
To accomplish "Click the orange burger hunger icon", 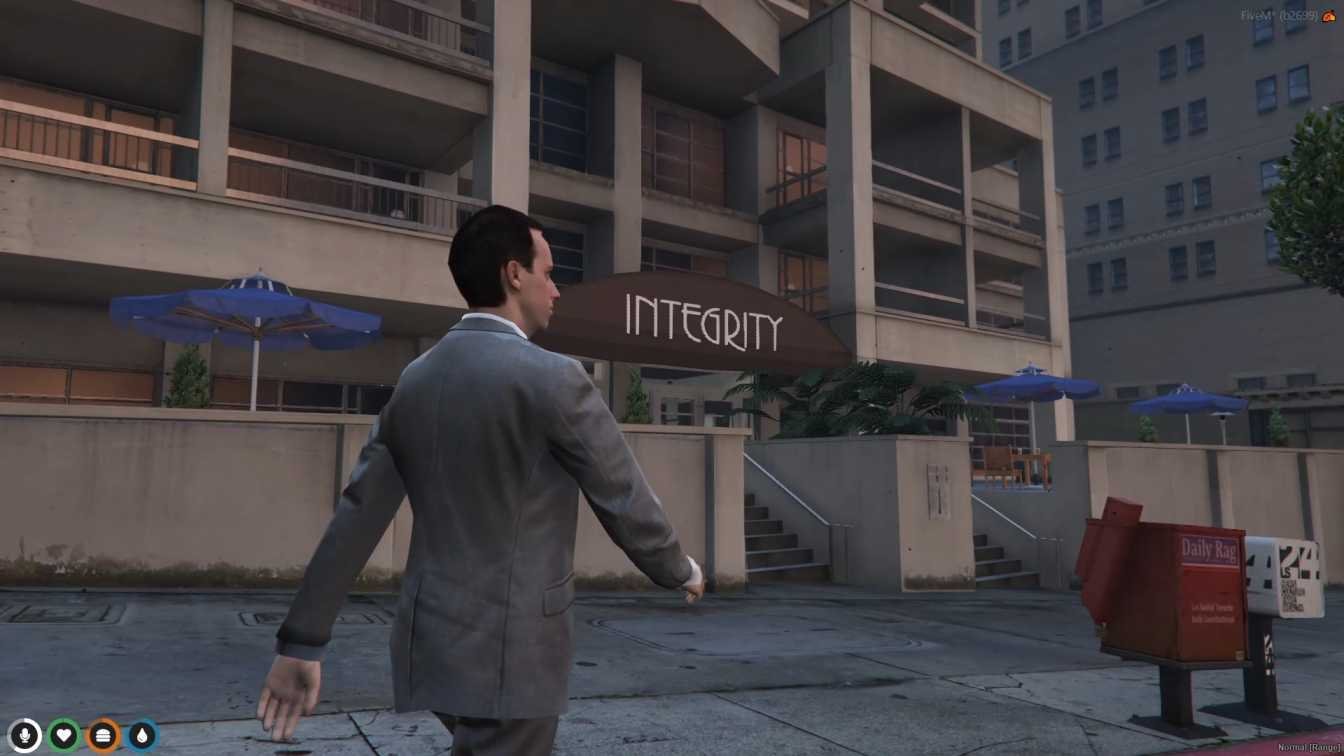I will [x=103, y=736].
